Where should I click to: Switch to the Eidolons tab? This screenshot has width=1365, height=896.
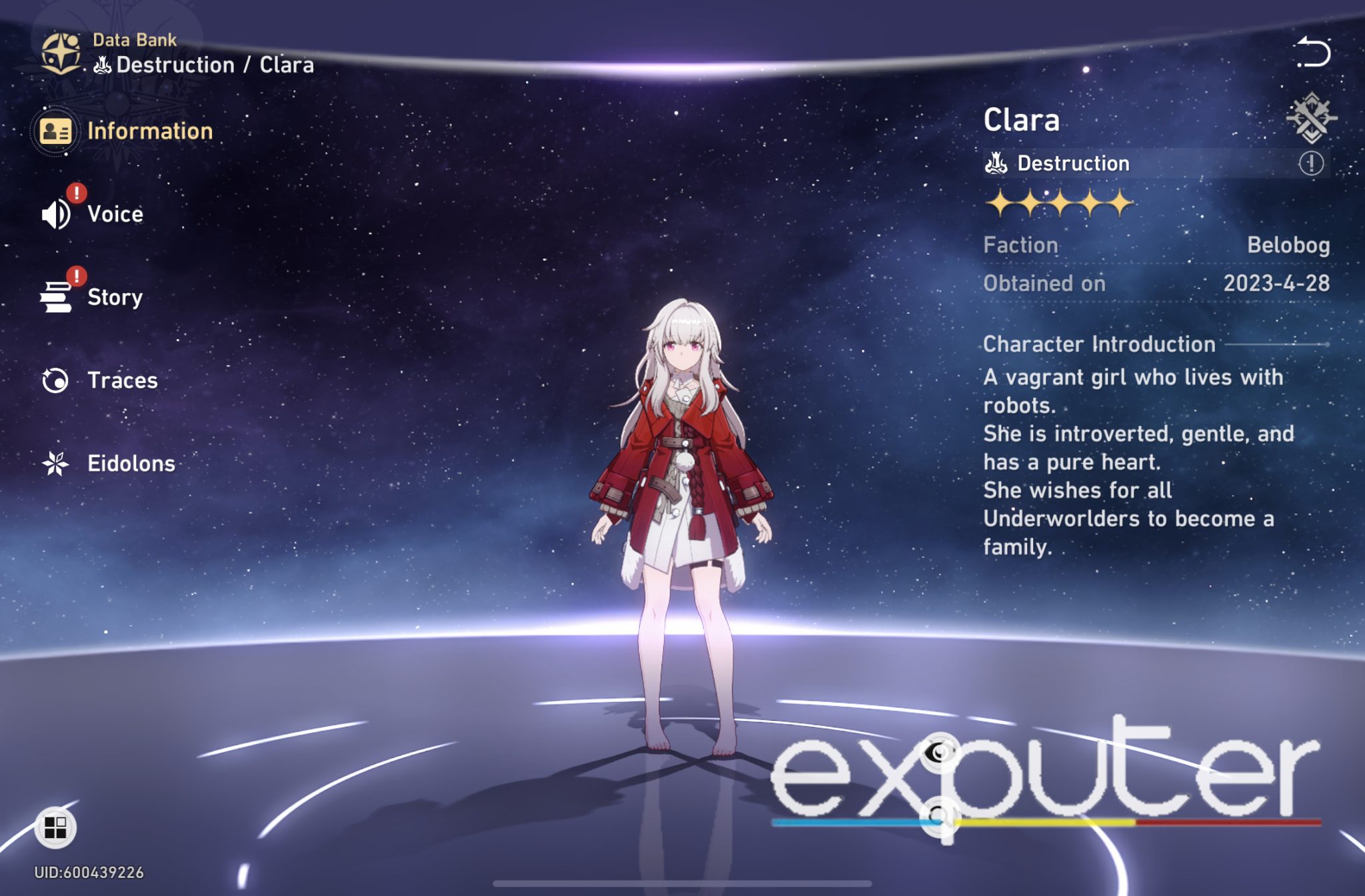tap(131, 464)
